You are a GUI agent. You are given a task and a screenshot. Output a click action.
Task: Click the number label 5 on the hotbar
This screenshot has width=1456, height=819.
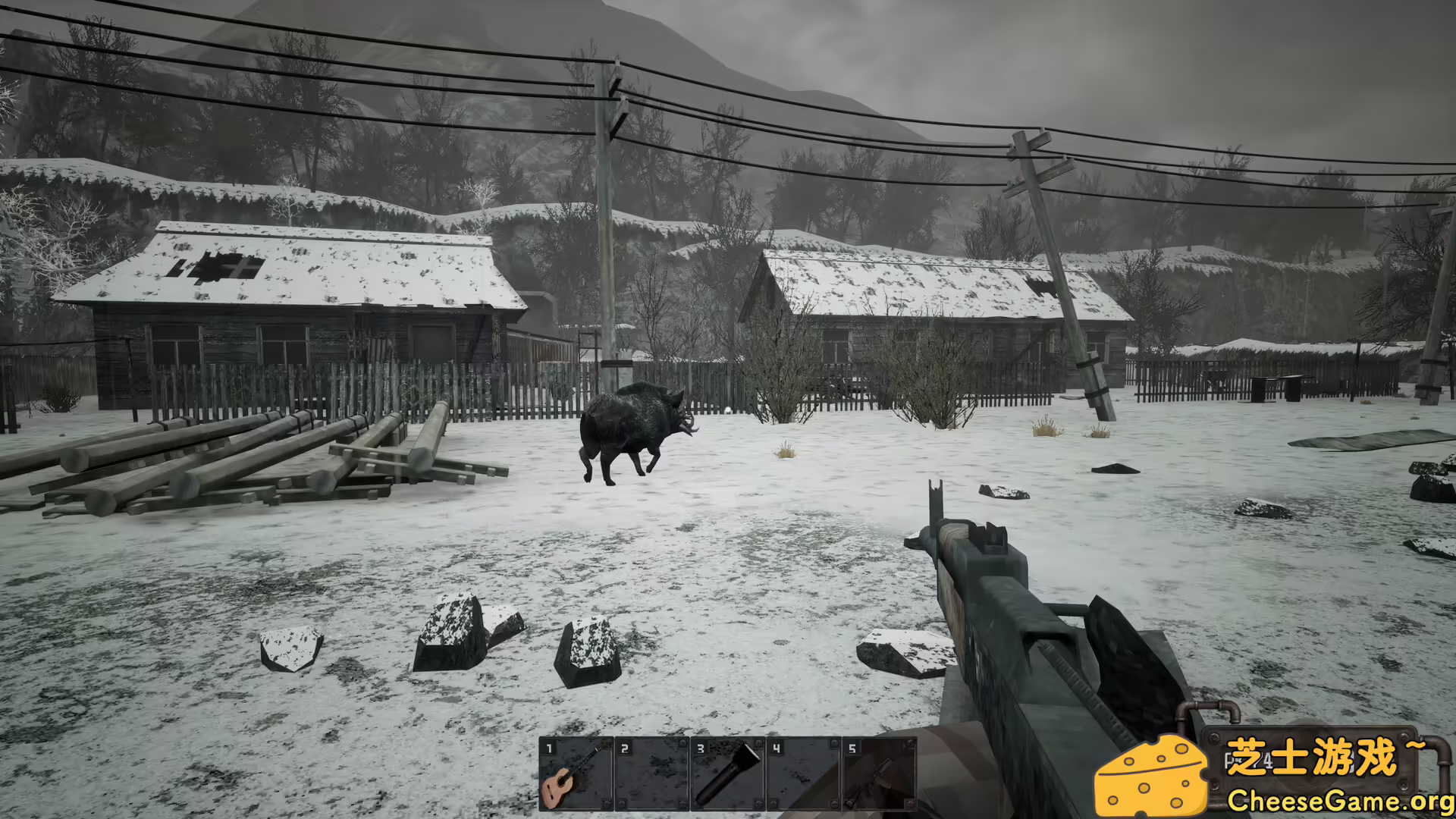(x=853, y=749)
